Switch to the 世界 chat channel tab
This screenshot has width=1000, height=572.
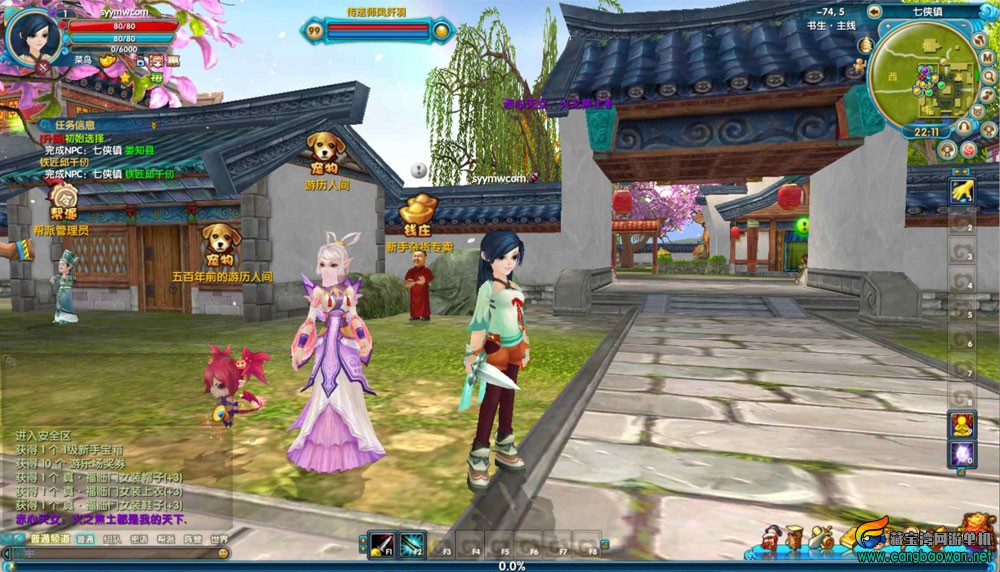point(218,539)
